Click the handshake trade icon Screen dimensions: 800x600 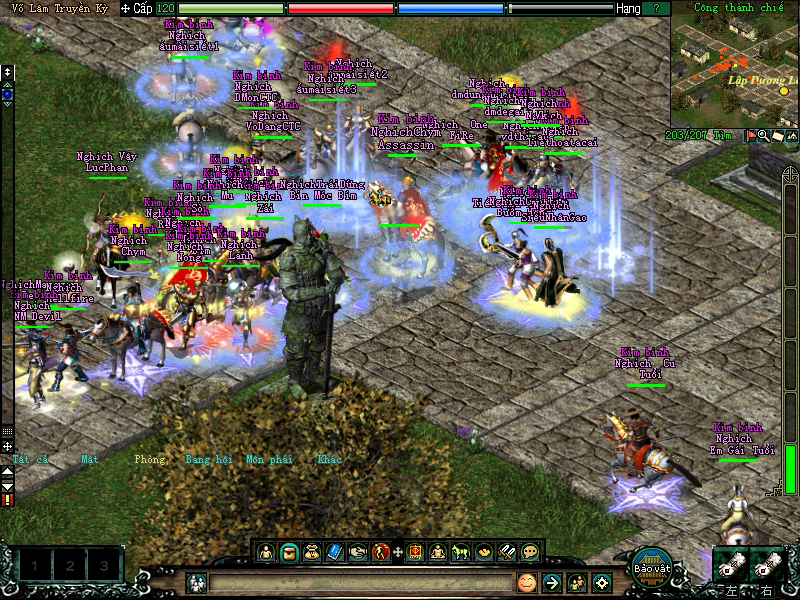357,551
